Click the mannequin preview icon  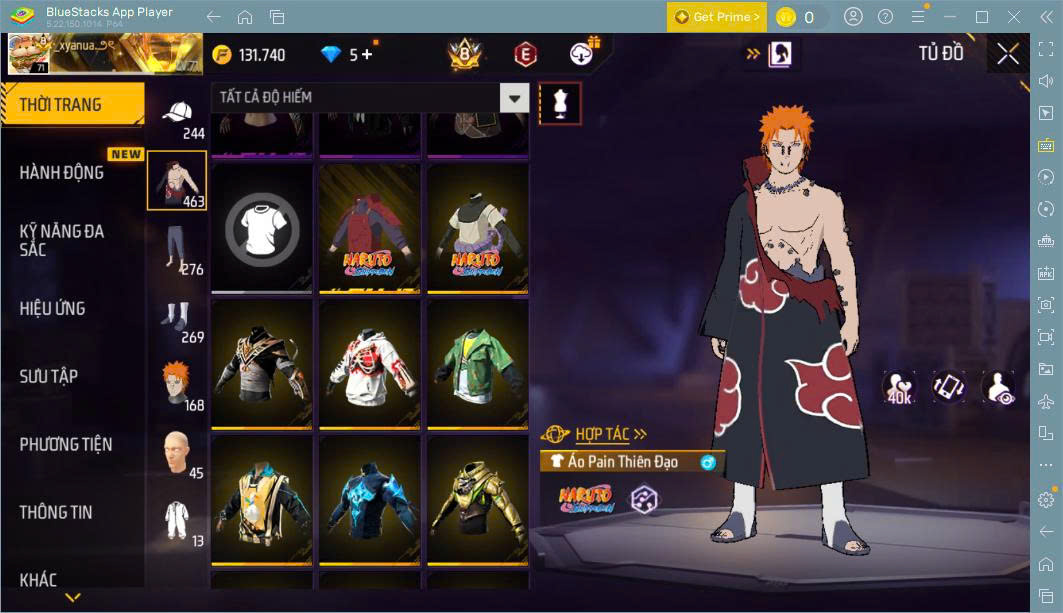pos(560,104)
